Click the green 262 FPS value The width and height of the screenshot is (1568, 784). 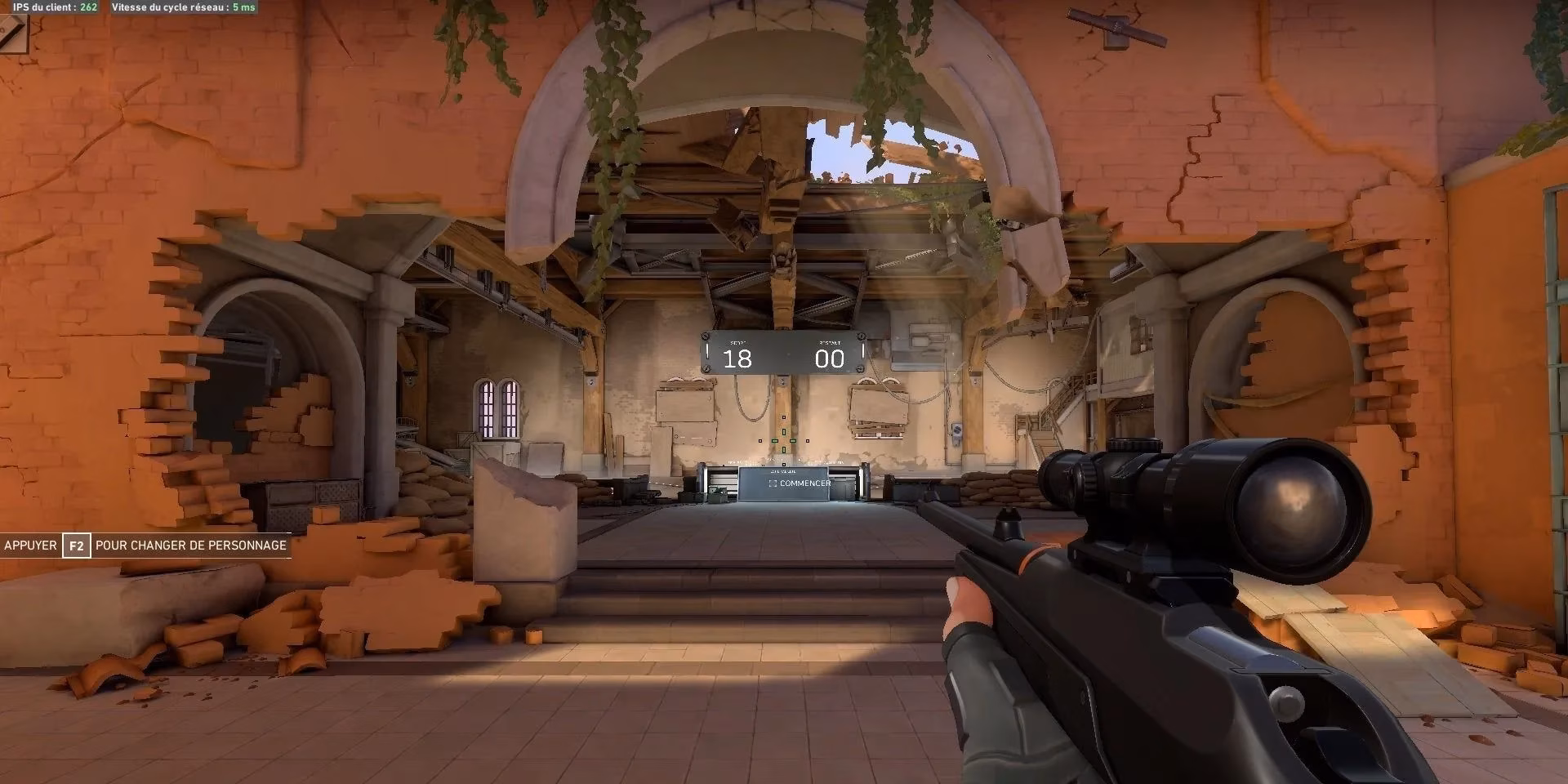(x=88, y=8)
